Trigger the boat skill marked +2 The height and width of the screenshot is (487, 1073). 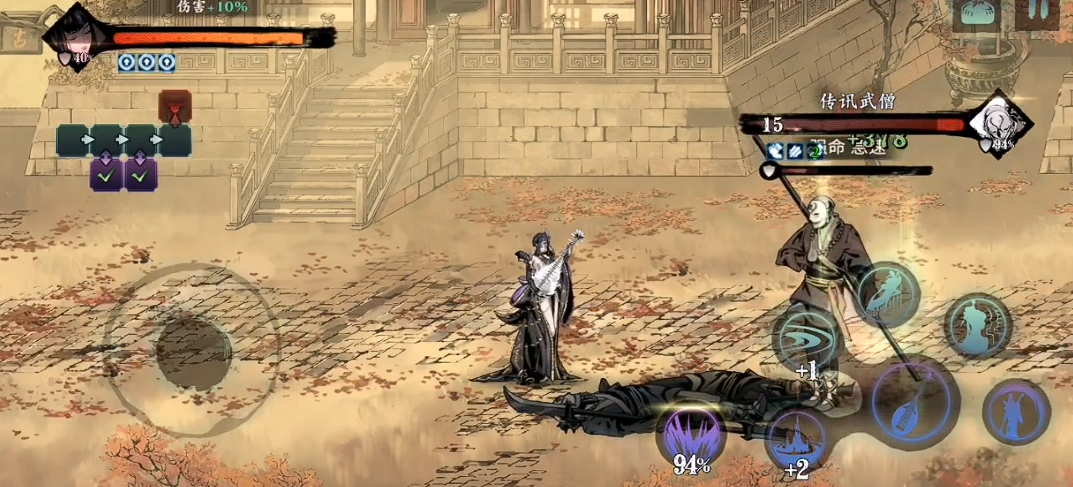(x=797, y=439)
